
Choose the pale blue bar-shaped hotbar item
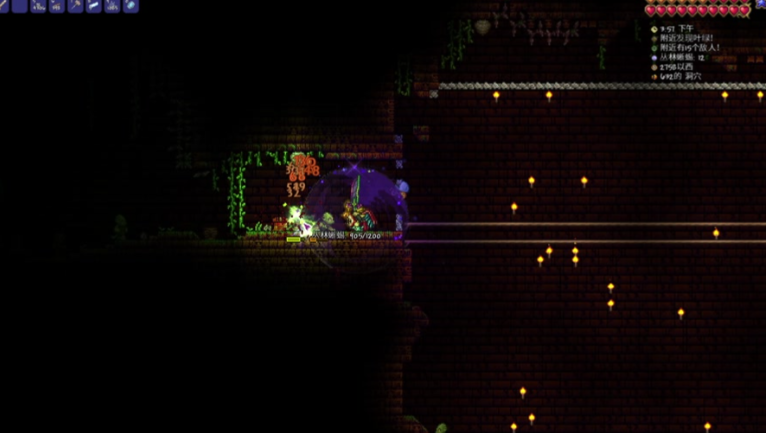(x=94, y=6)
